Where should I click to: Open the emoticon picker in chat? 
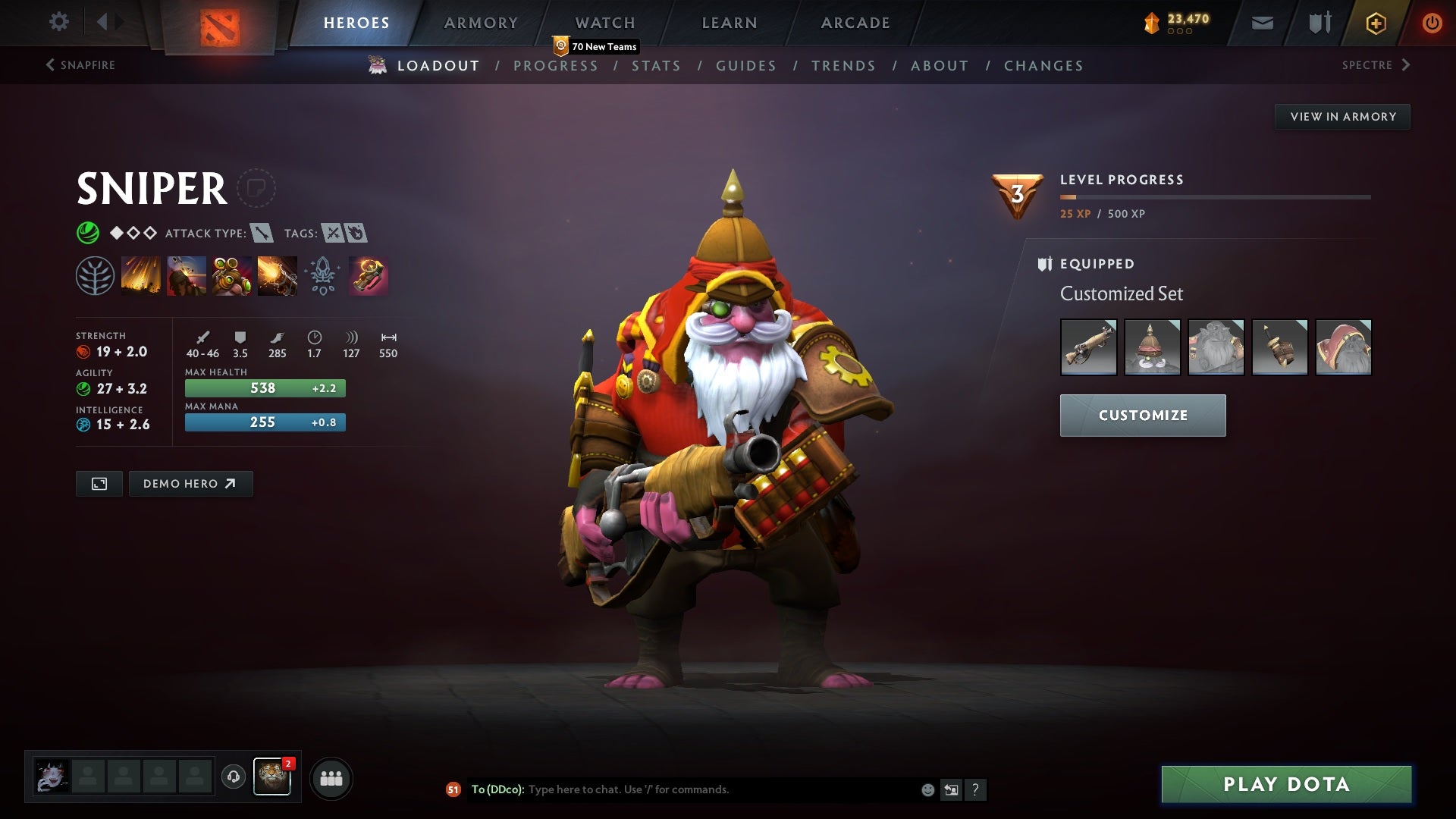(927, 789)
